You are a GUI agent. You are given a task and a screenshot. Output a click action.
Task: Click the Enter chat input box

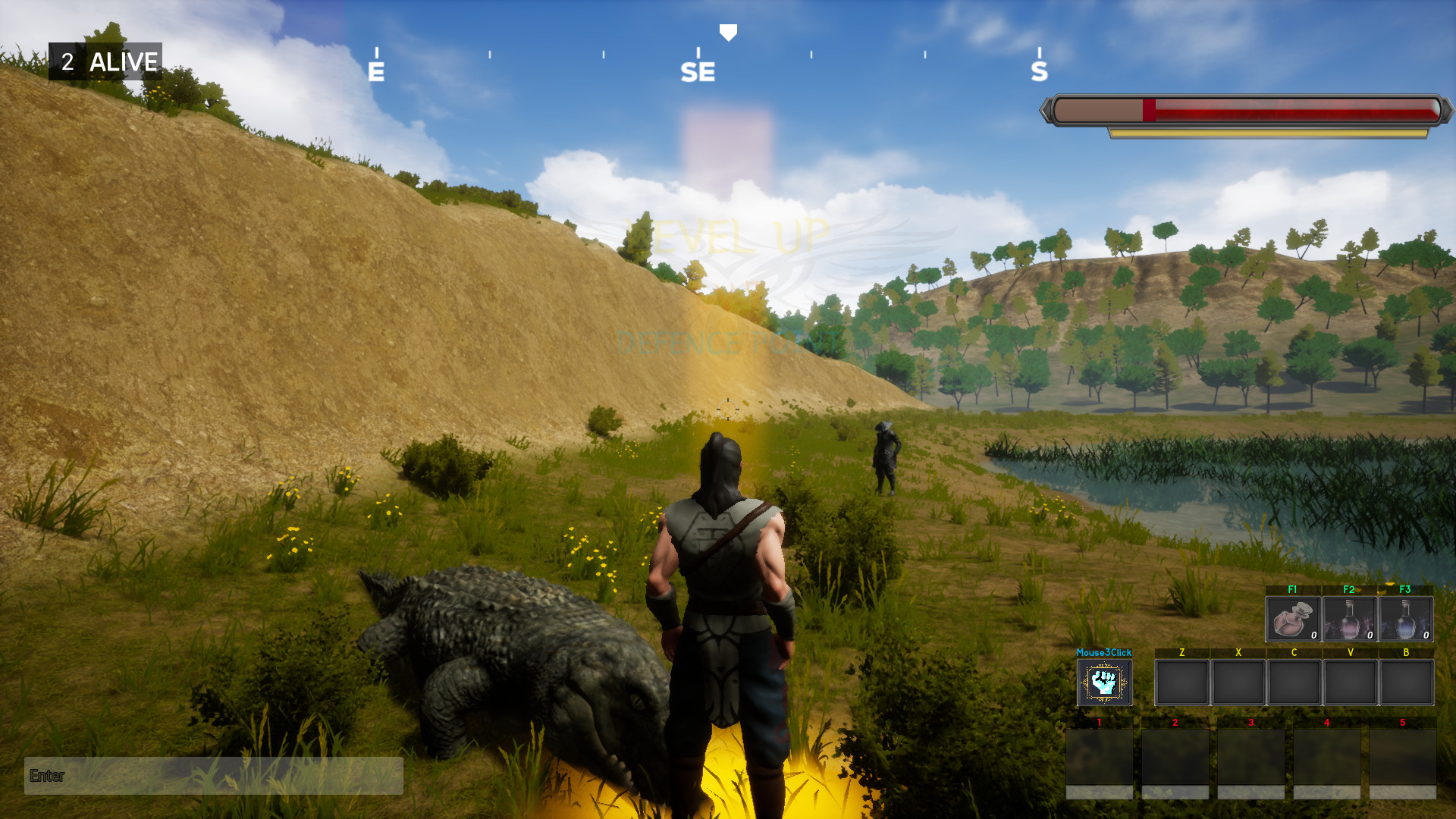[214, 775]
